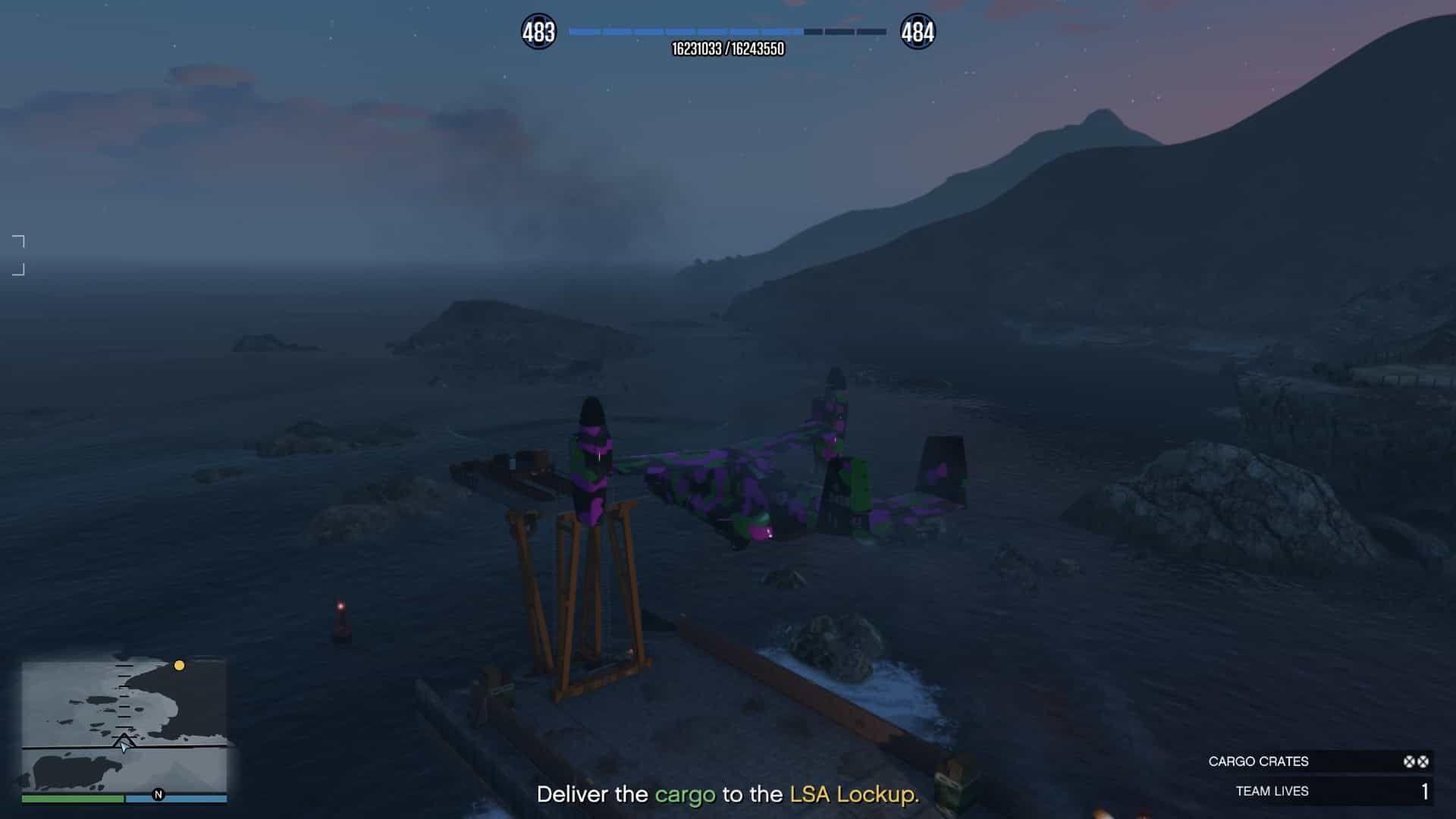Click the rank 484 badge
The image size is (1456, 819).
[x=917, y=32]
